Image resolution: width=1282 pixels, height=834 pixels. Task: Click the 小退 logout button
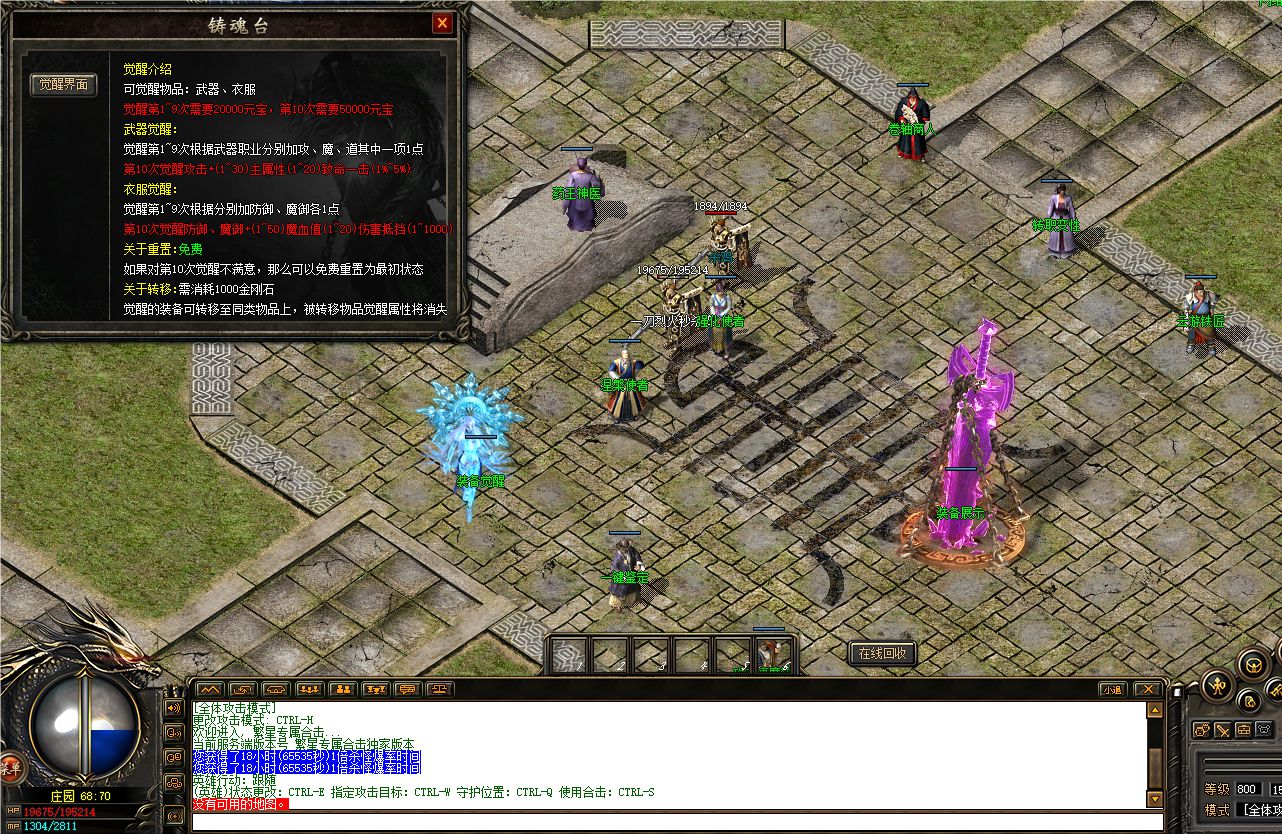pyautogui.click(x=1113, y=689)
